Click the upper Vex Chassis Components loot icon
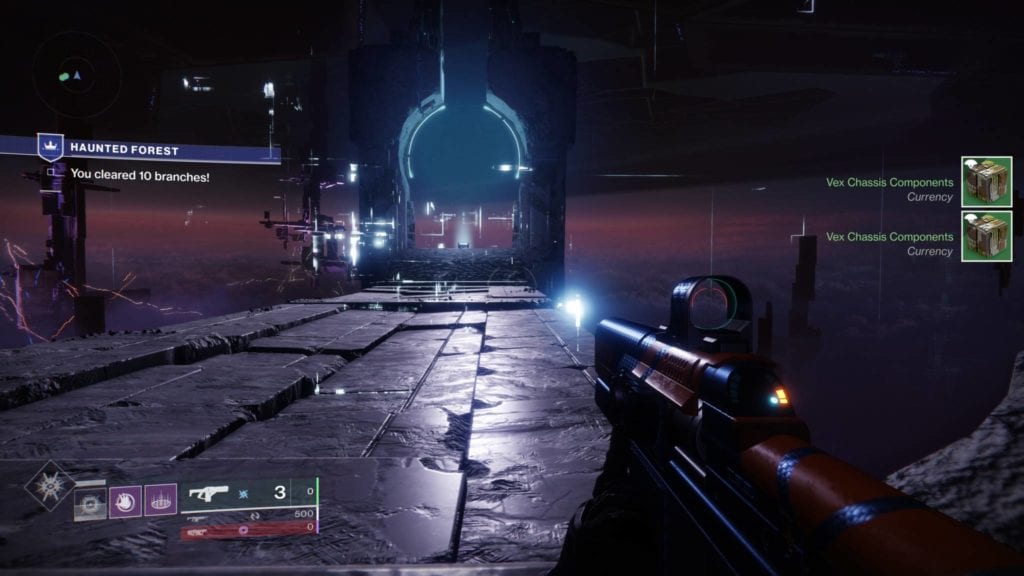This screenshot has width=1024, height=576. coord(986,182)
